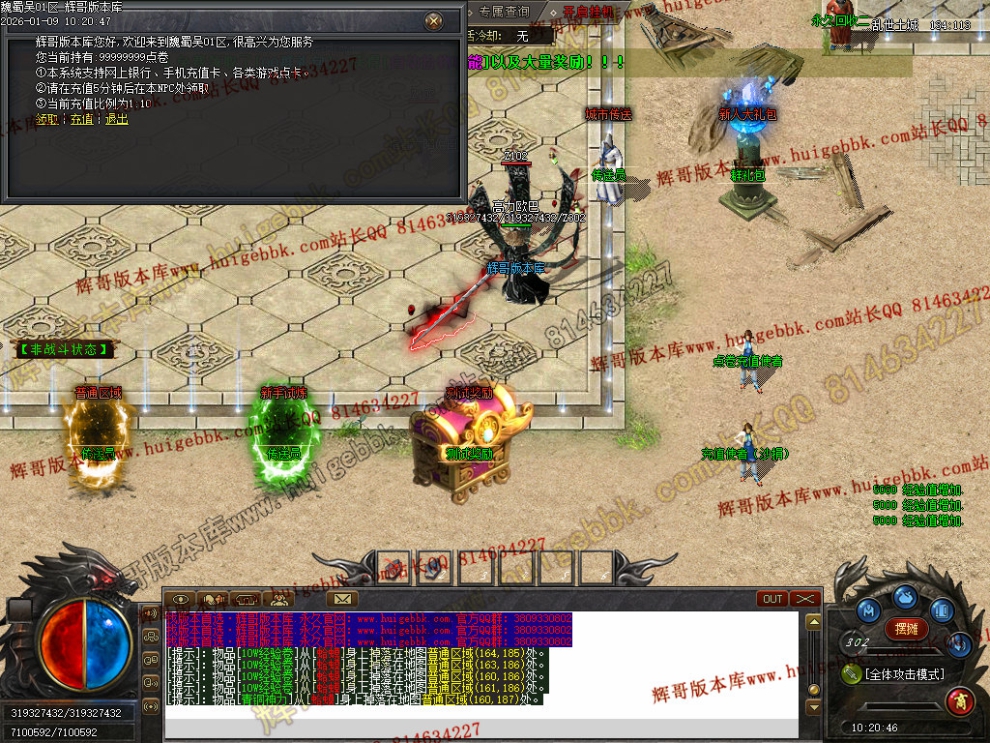Choose the 领取 (claim) dialogue option
990x743 pixels.
[x=47, y=118]
